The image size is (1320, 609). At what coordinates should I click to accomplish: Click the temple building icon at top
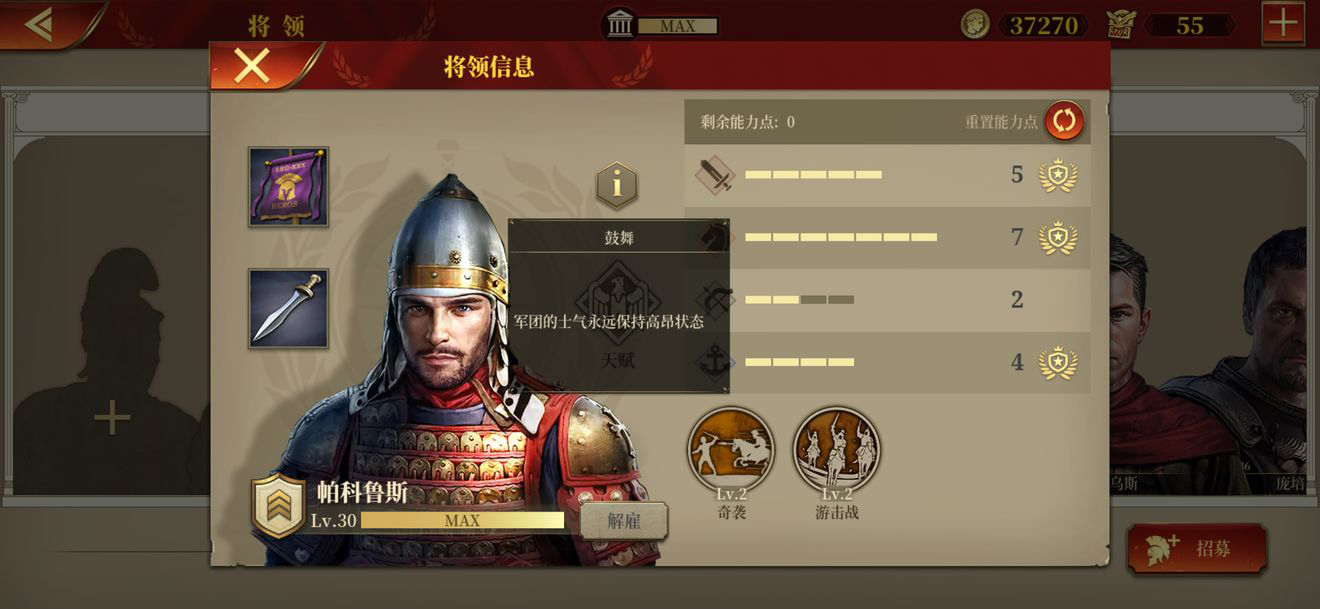(620, 25)
